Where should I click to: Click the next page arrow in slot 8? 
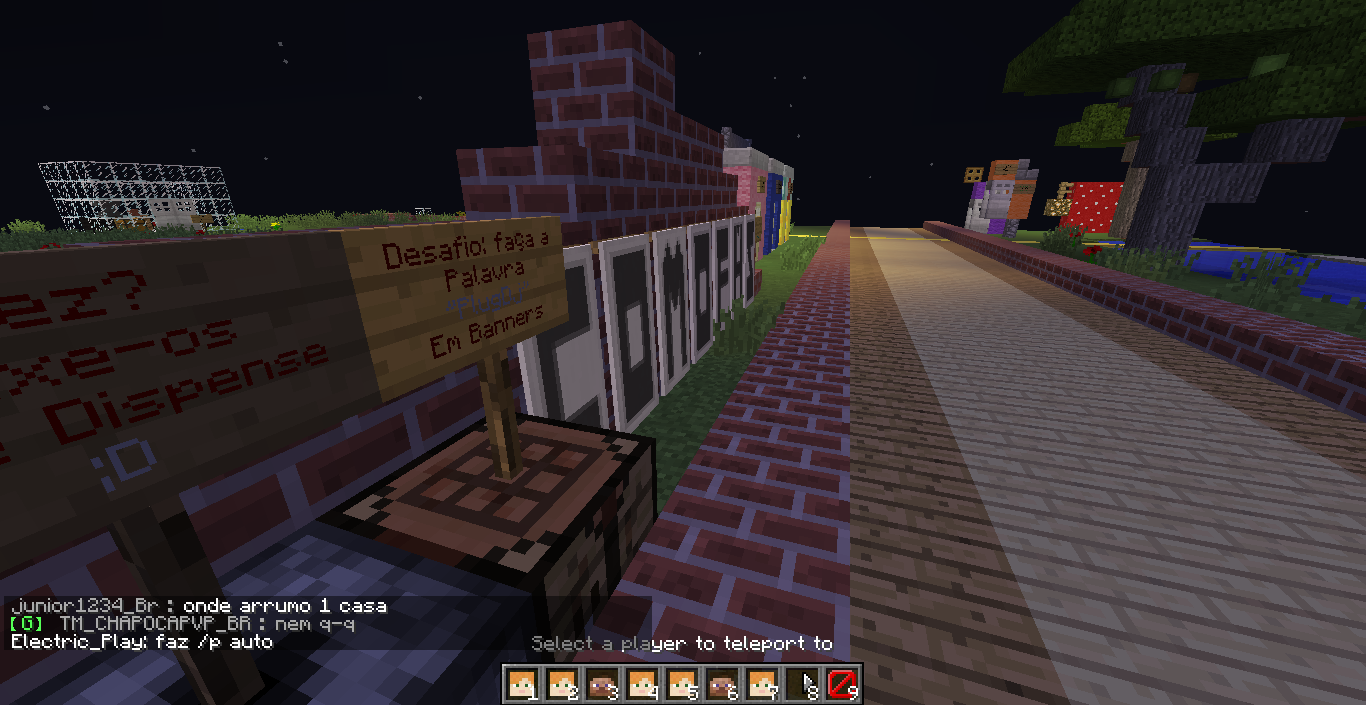(x=801, y=684)
